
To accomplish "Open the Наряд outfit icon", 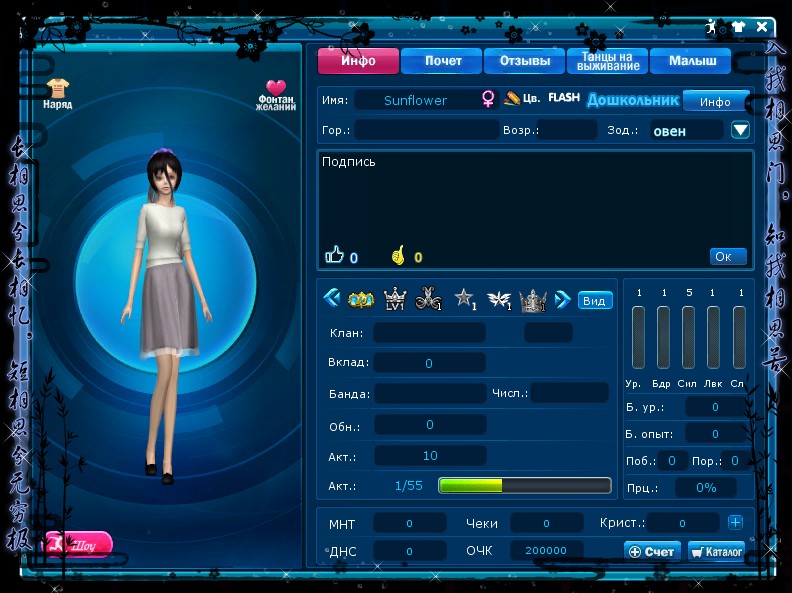I will (57, 93).
